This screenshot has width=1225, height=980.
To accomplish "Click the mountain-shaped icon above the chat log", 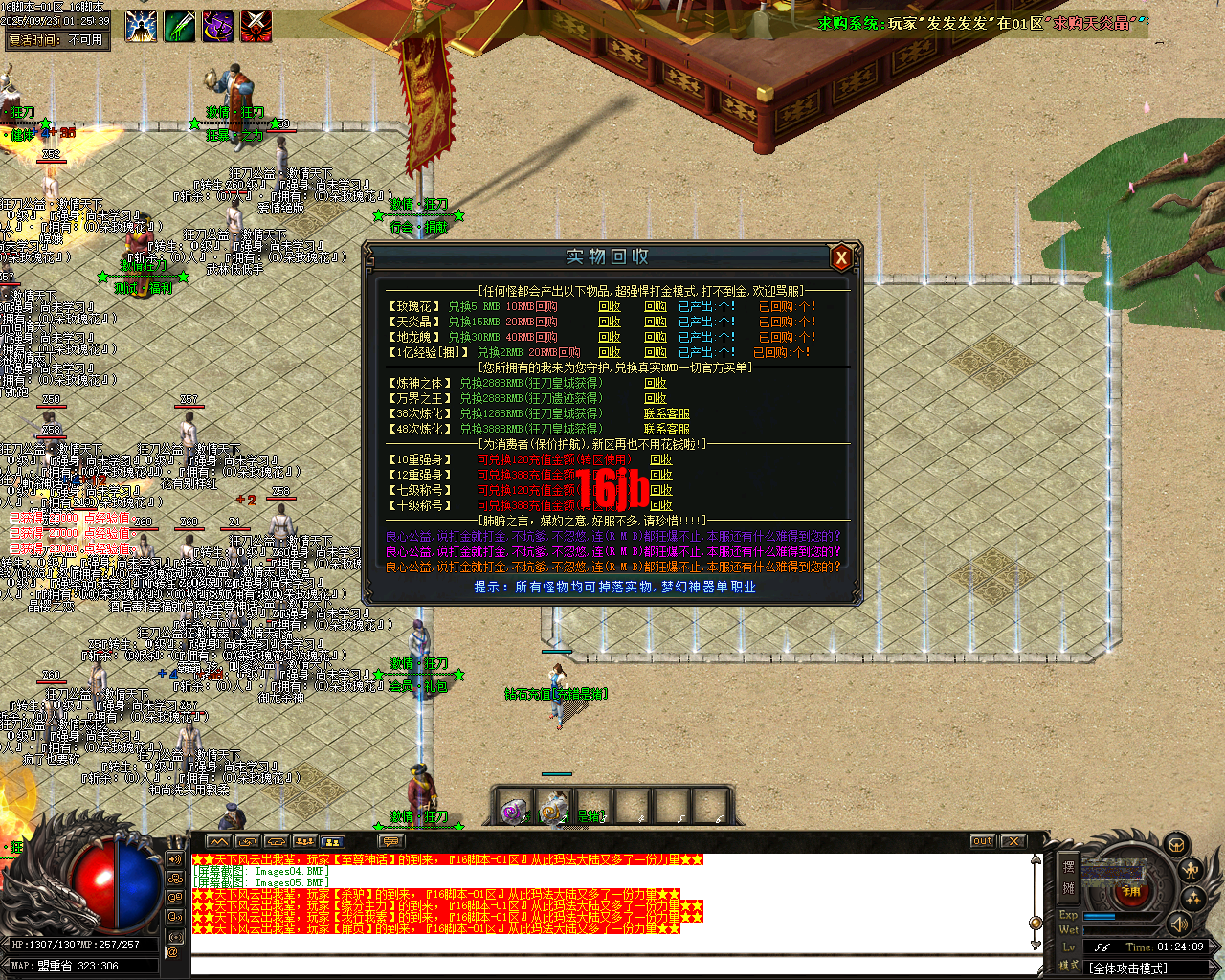I will 218,840.
